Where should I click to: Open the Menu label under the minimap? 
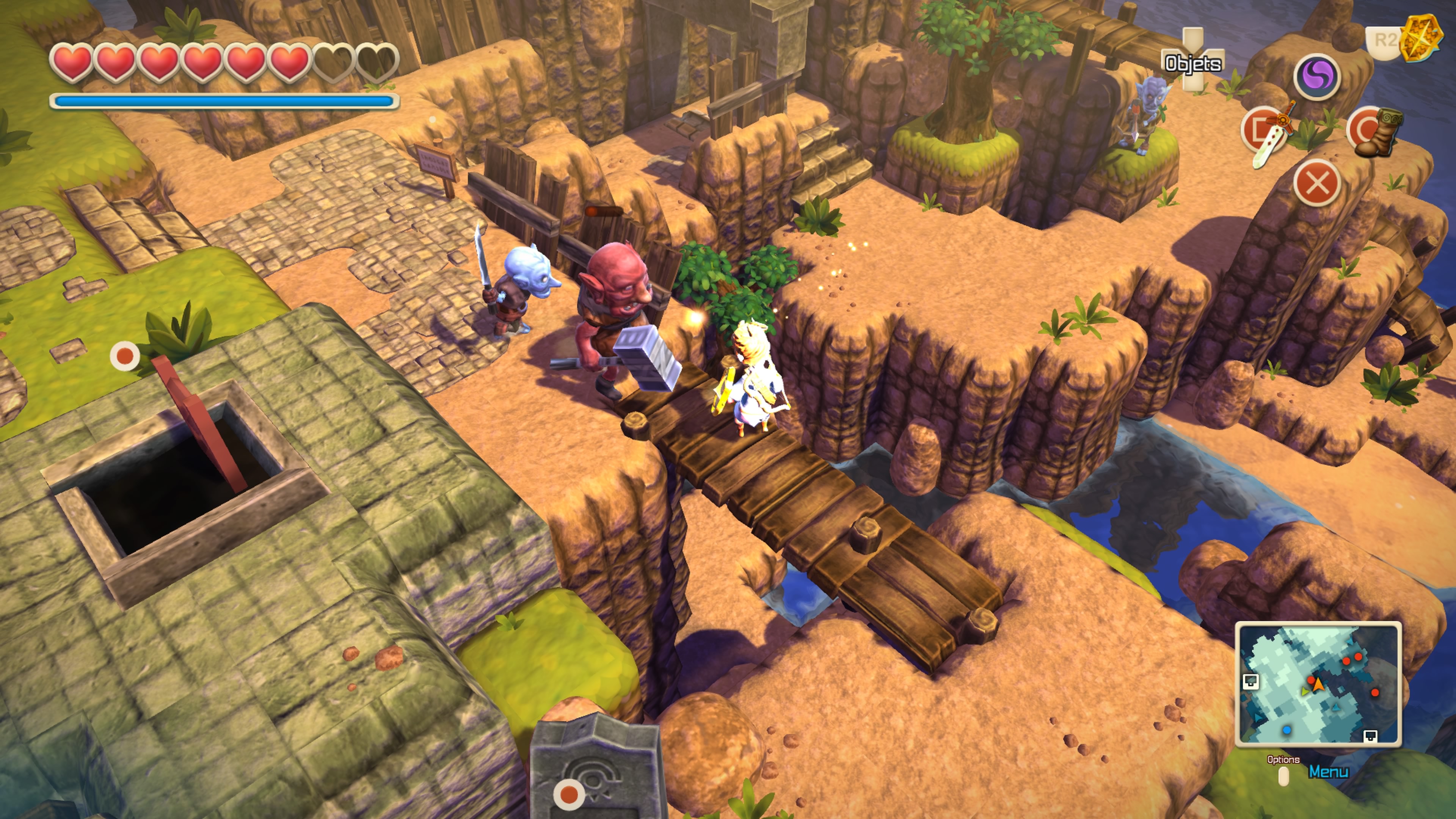[1328, 772]
